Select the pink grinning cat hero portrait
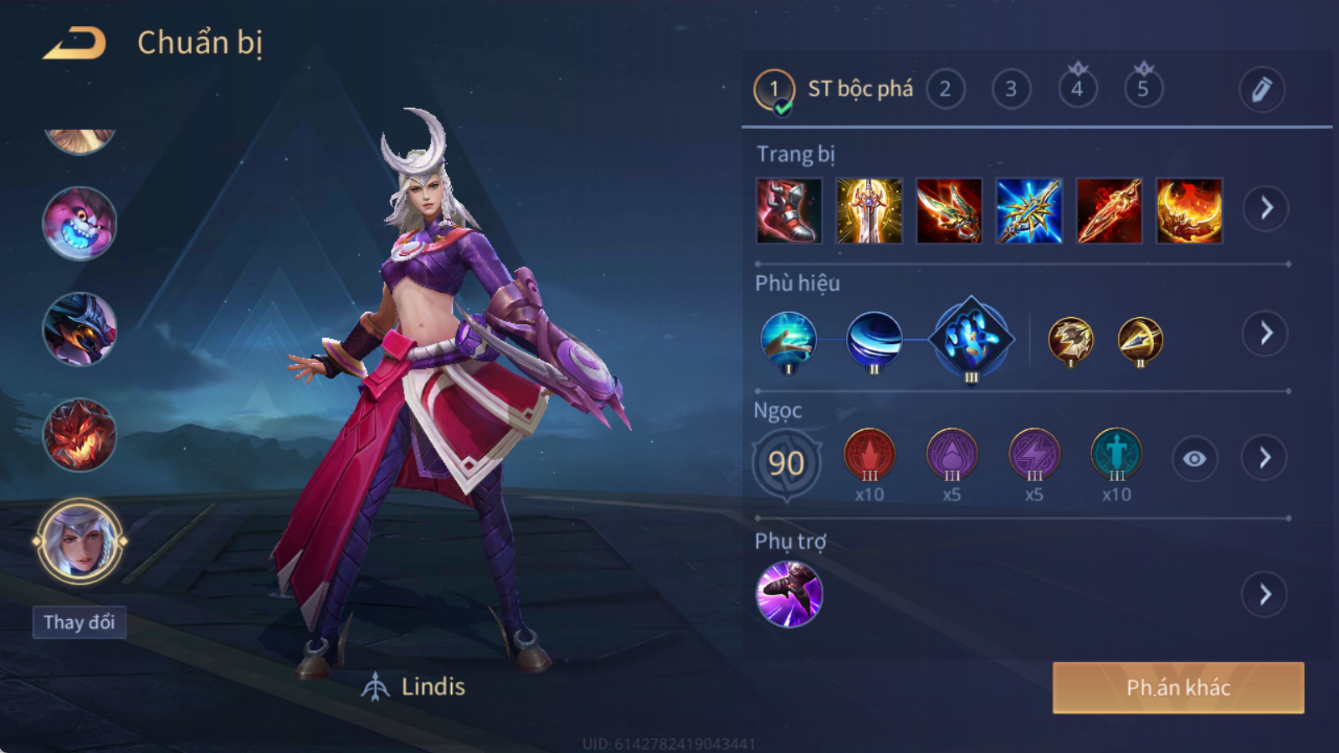This screenshot has width=1339, height=753. click(x=79, y=222)
